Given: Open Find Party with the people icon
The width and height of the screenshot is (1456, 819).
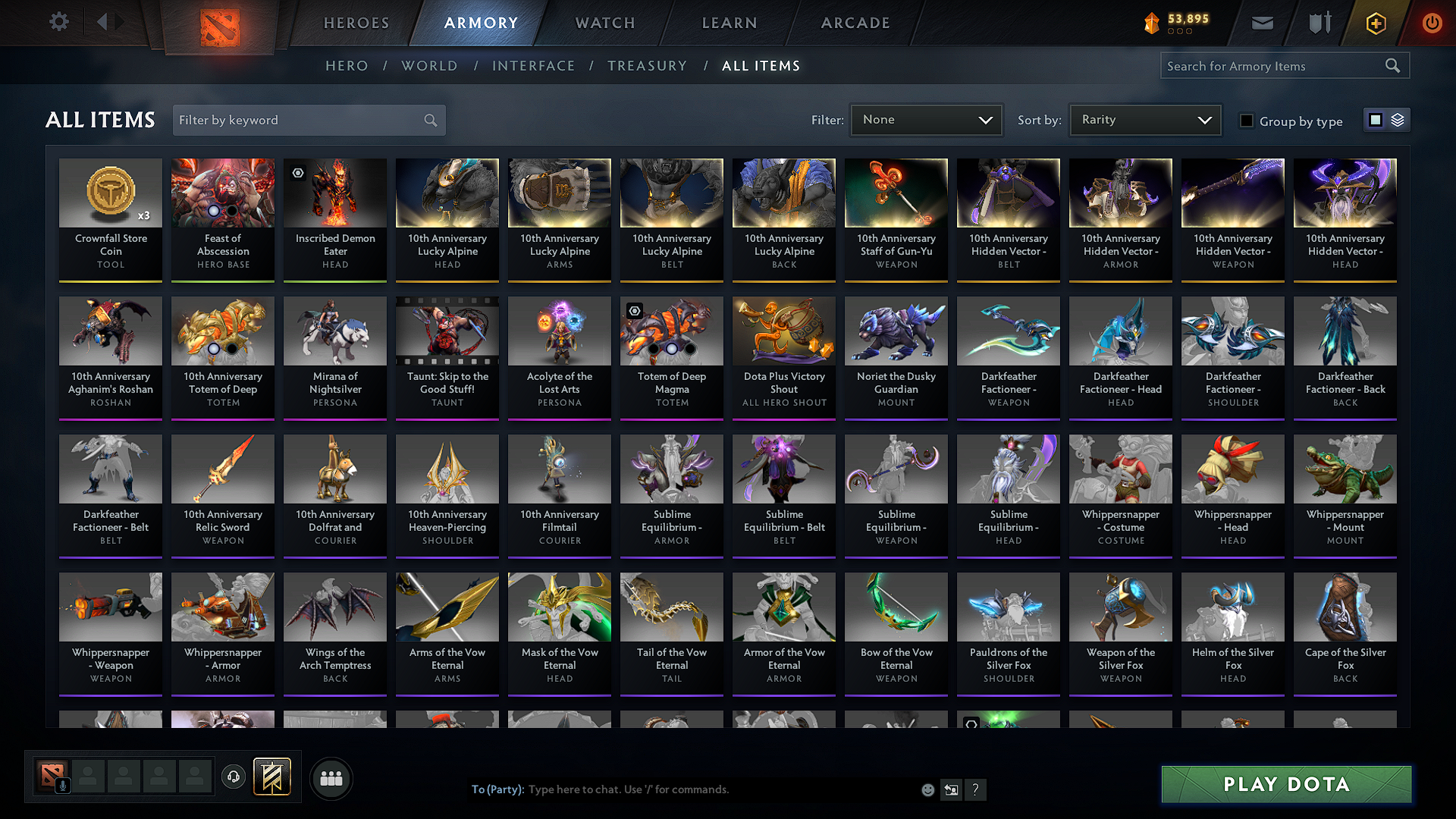Looking at the screenshot, I should click(331, 778).
